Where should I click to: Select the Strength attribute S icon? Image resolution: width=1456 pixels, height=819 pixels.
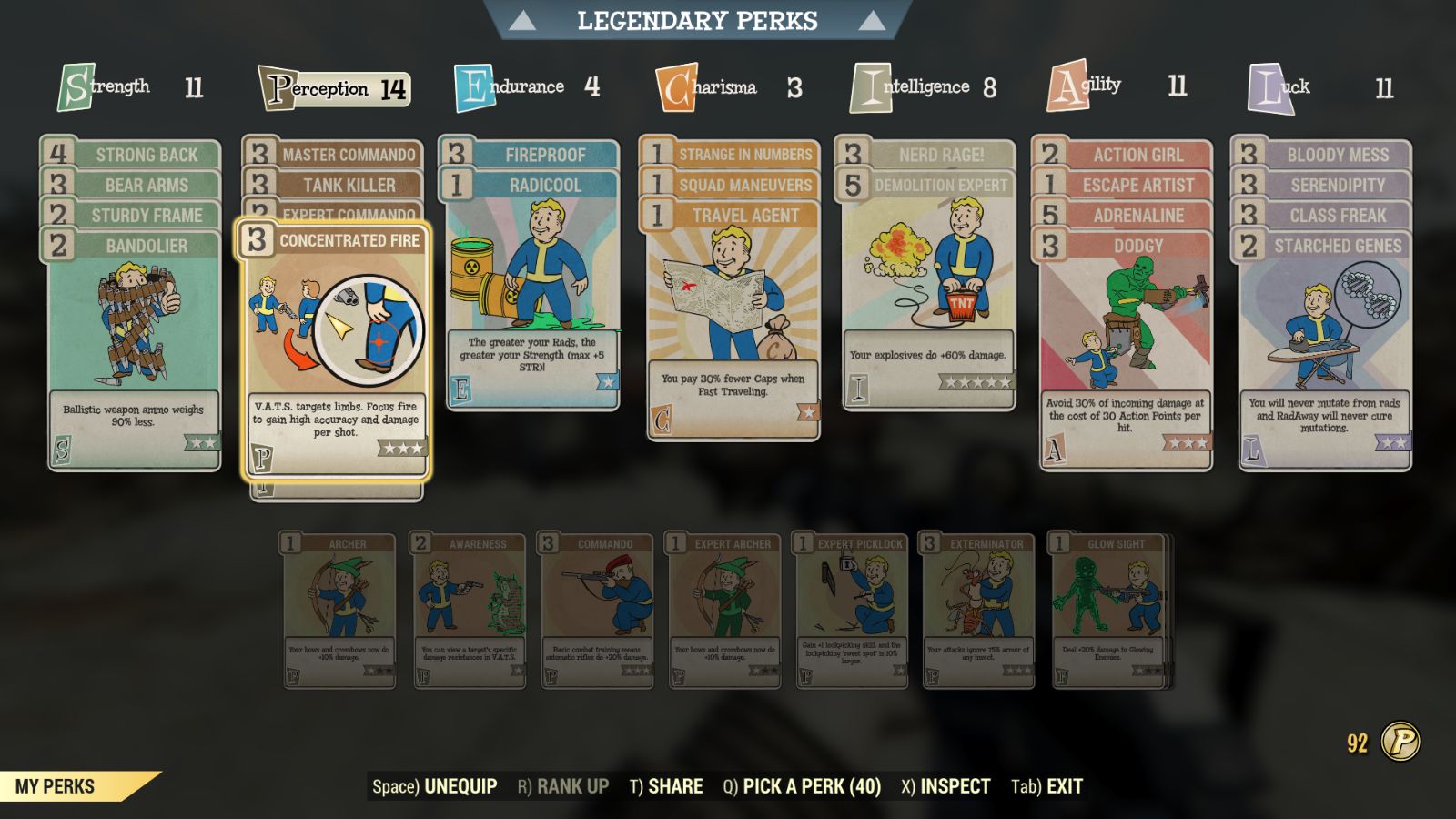click(77, 86)
